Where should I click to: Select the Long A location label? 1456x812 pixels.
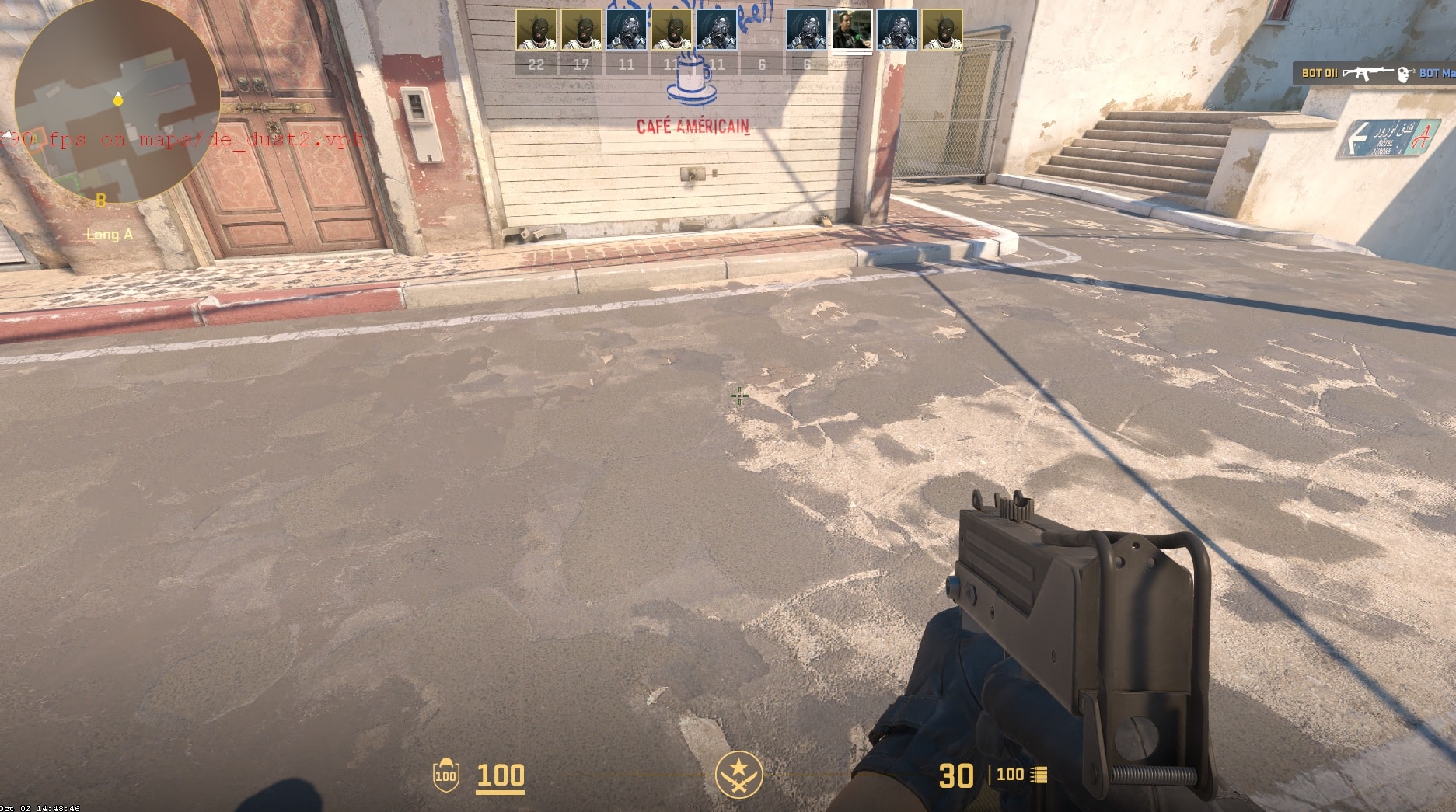108,234
